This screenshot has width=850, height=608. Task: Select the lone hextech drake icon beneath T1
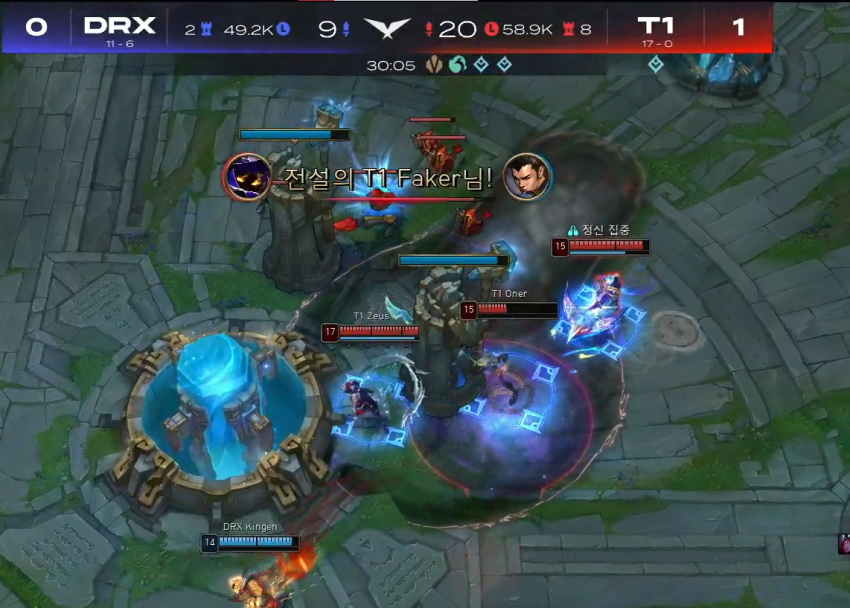[655, 65]
